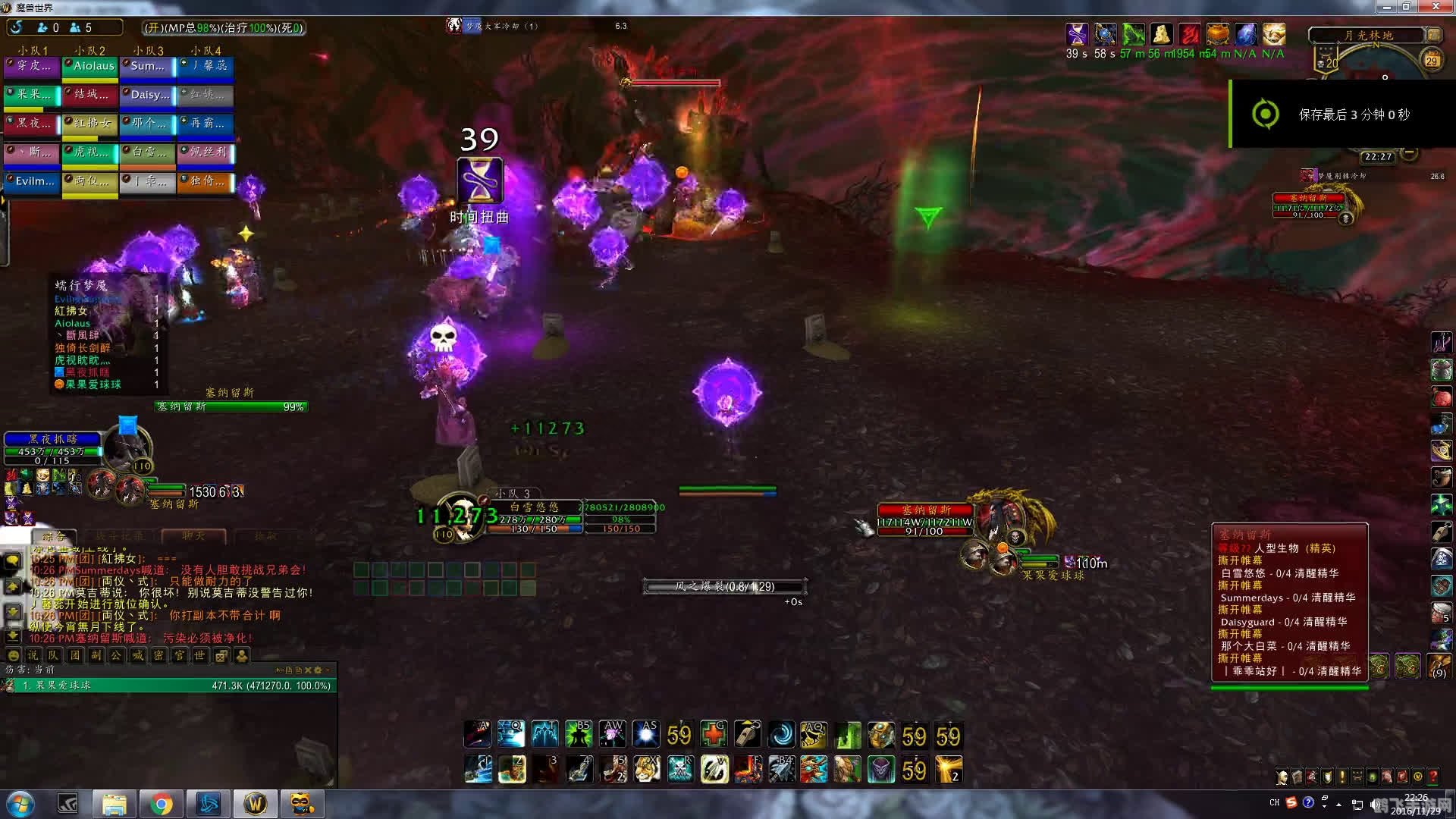The width and height of the screenshot is (1456, 819).
Task: Open the chat emote smiley button
Action: tap(13, 655)
